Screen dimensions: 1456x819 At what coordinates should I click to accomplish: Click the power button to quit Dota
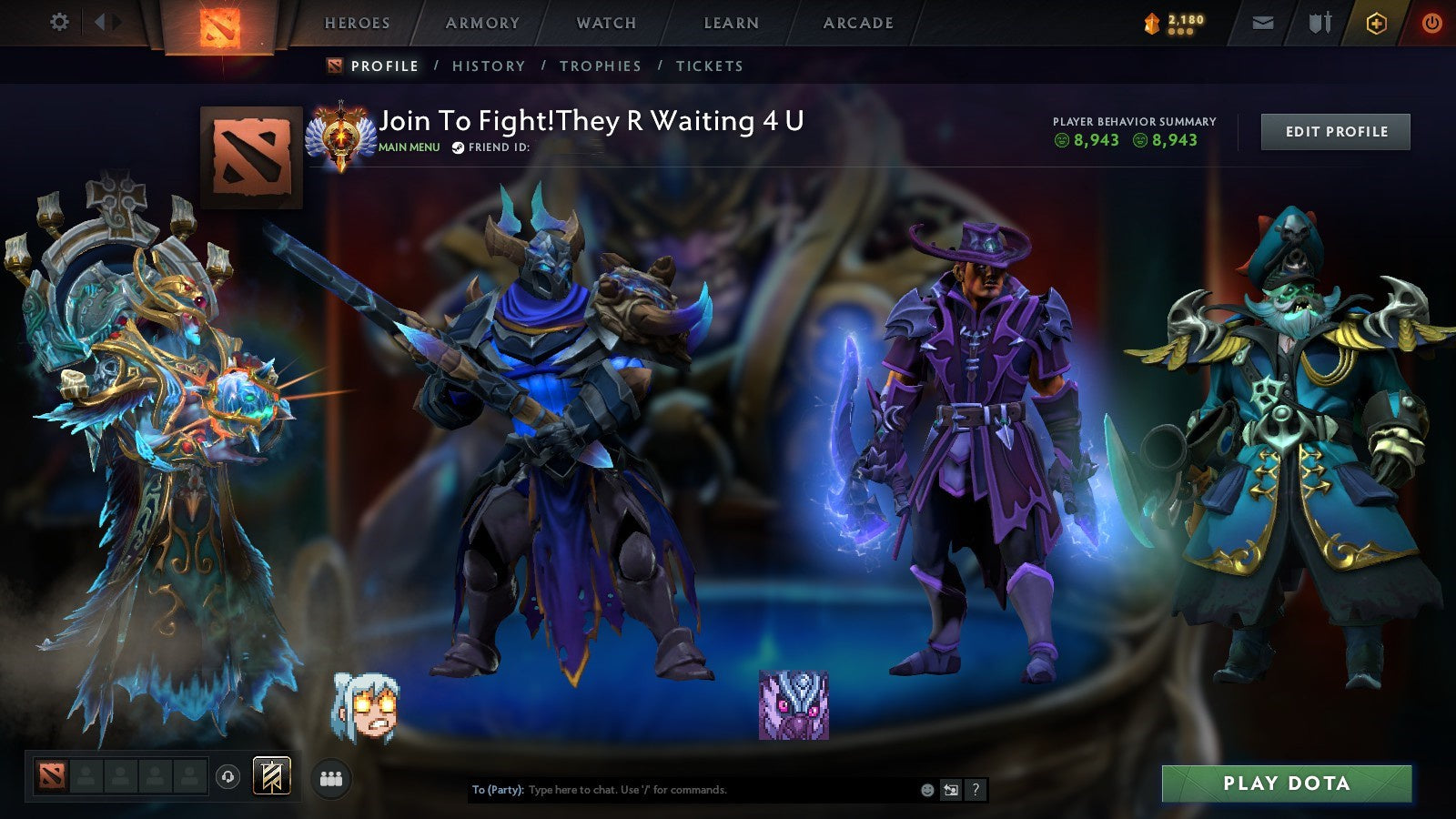(x=1431, y=23)
